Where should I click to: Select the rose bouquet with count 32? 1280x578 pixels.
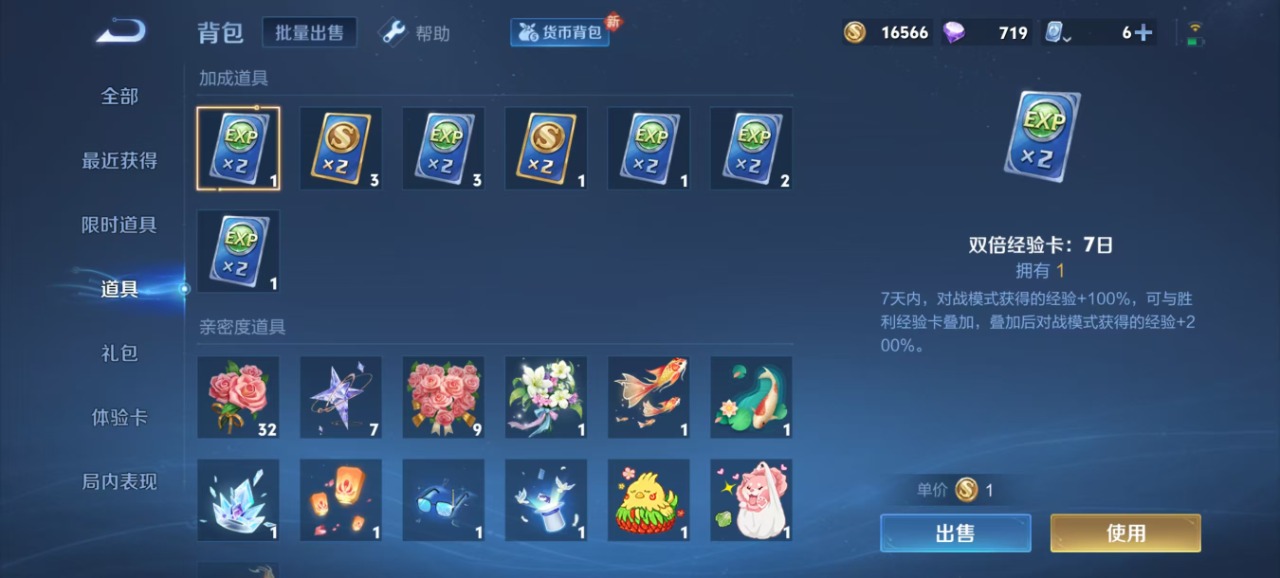(x=238, y=397)
